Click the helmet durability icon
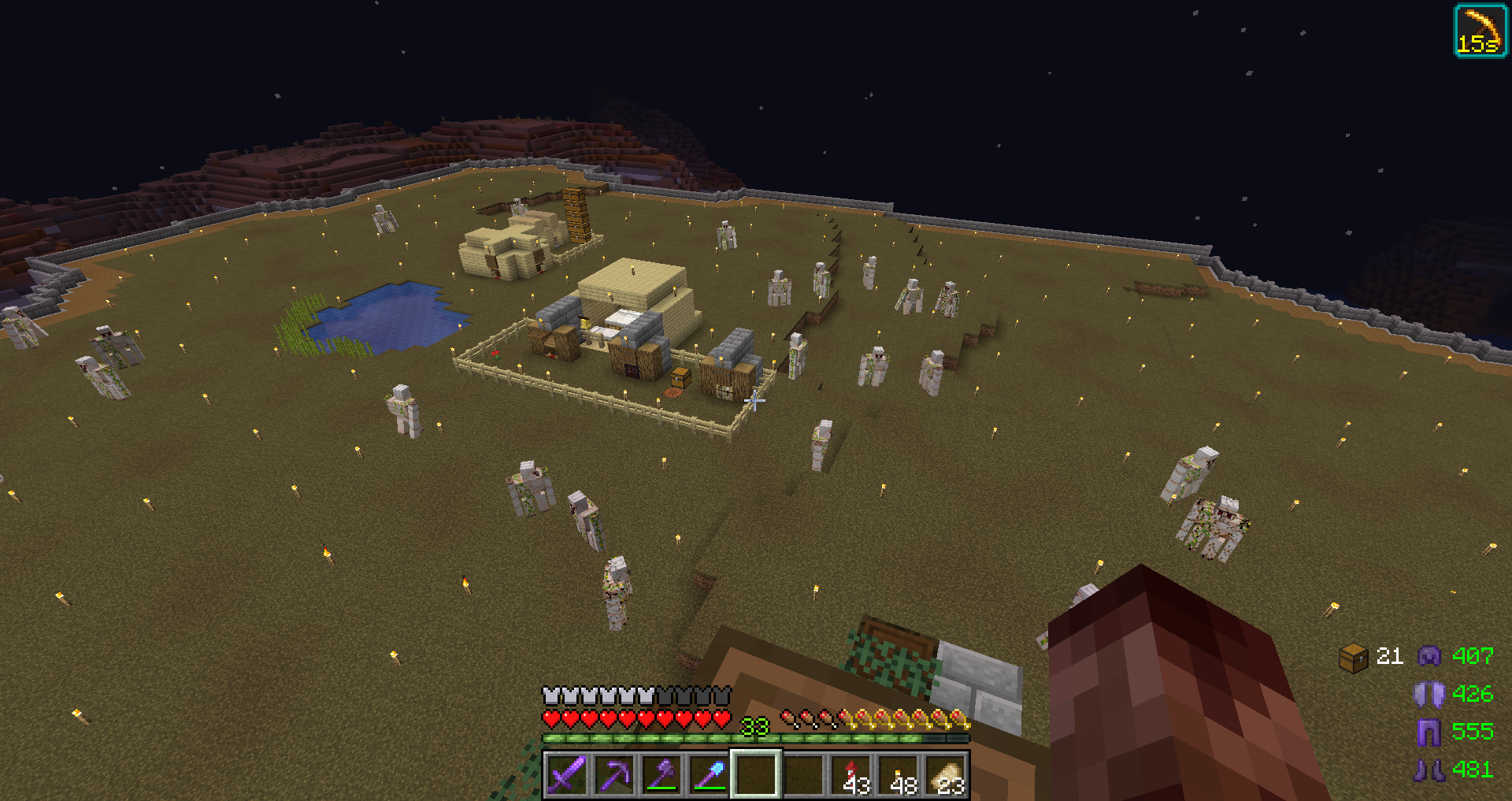1512x801 pixels. coord(1429,656)
